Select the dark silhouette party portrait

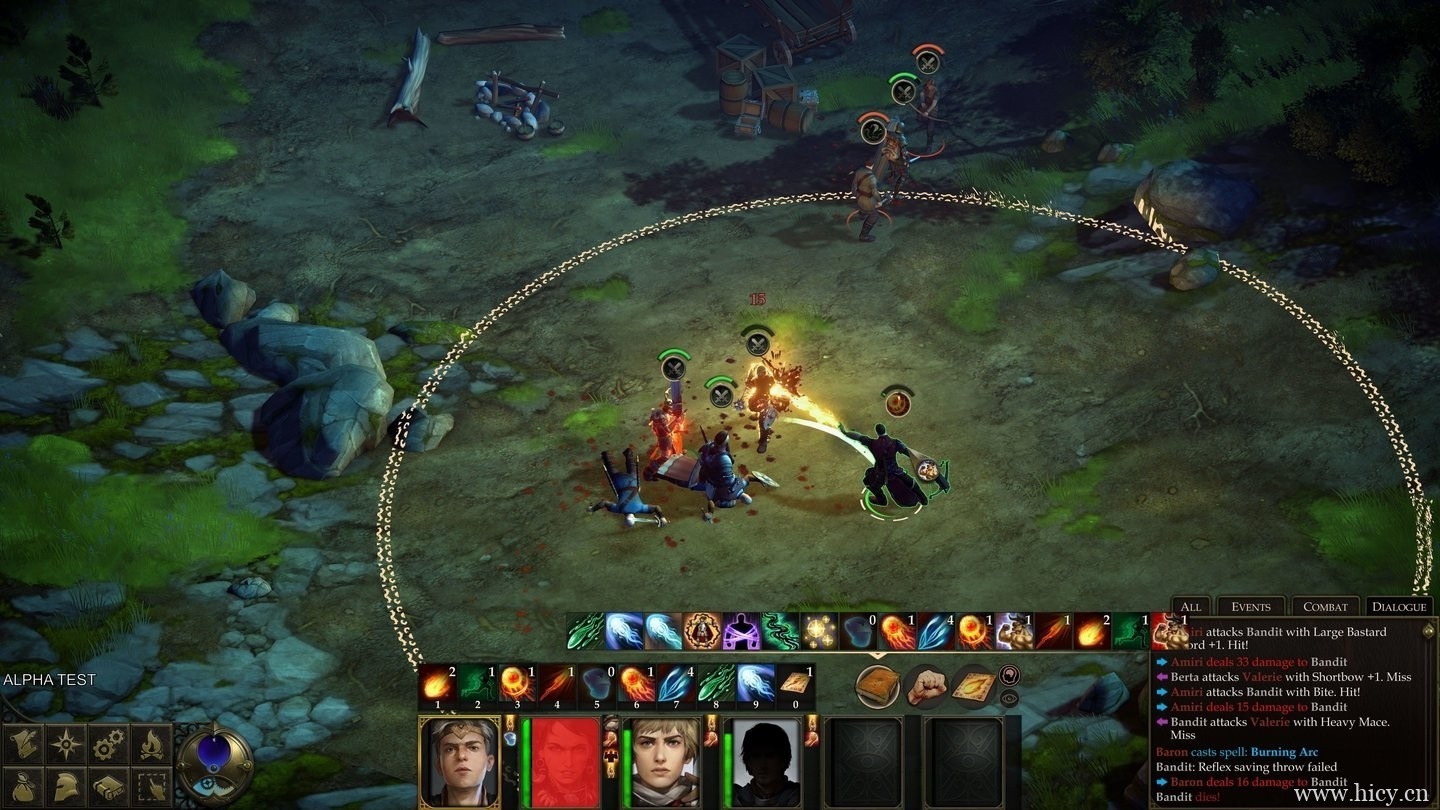click(762, 762)
